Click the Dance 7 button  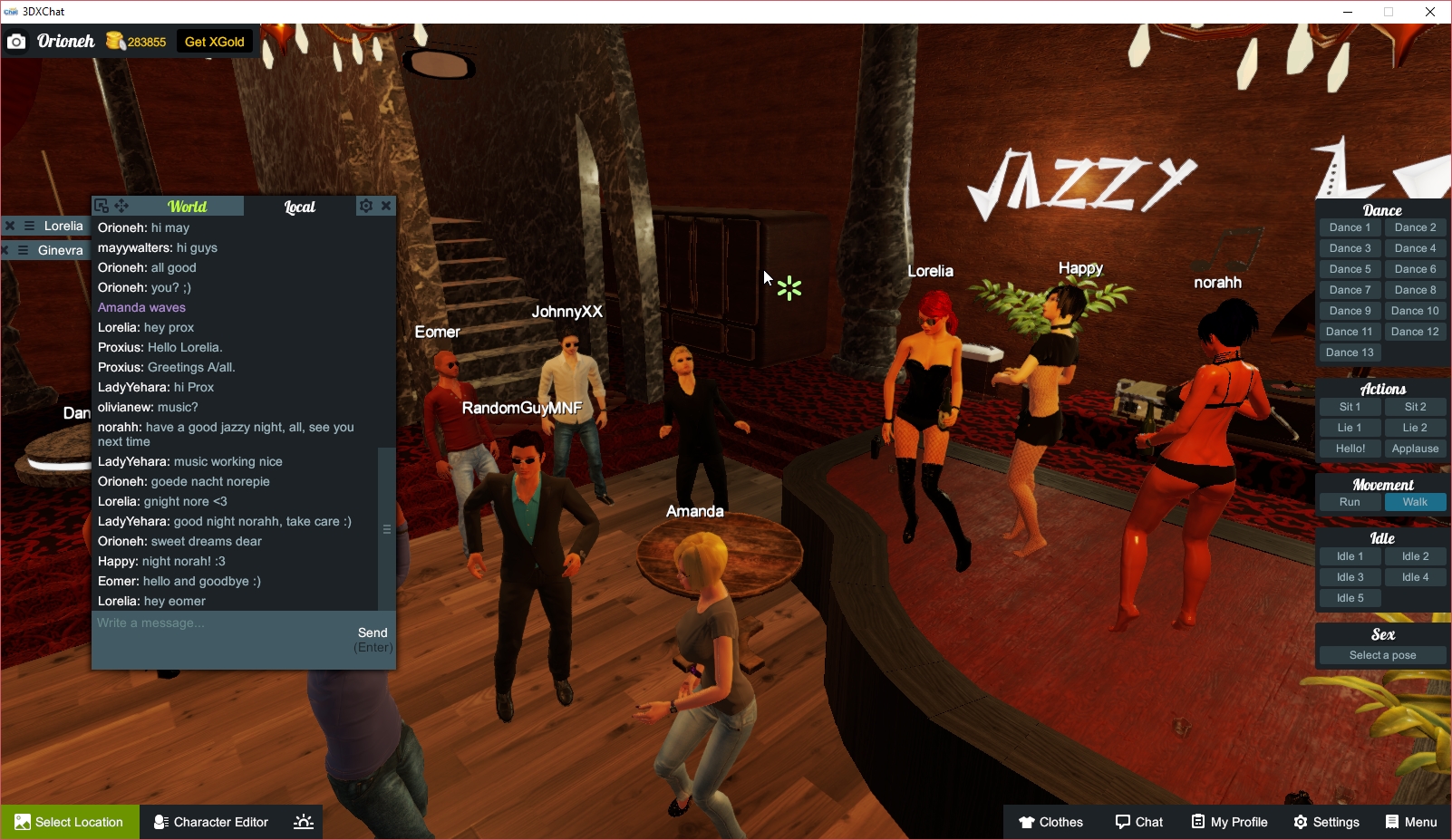1349,289
